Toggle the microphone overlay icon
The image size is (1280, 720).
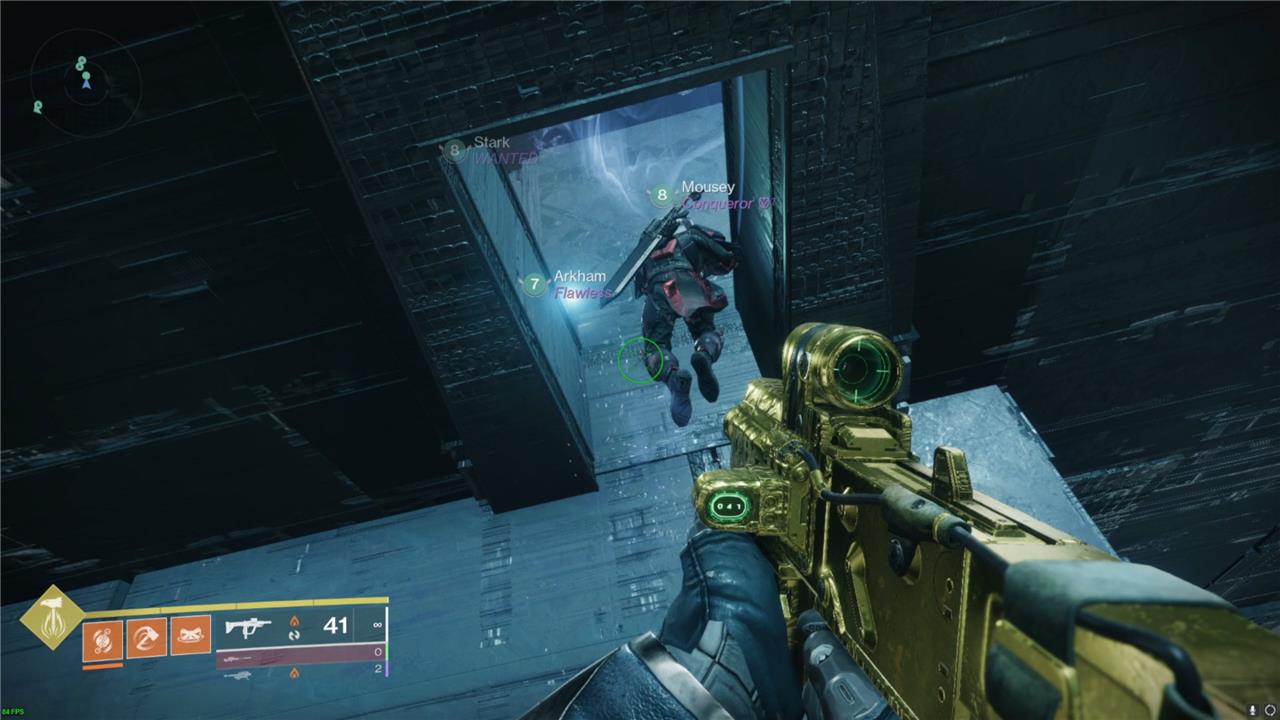[1253, 710]
